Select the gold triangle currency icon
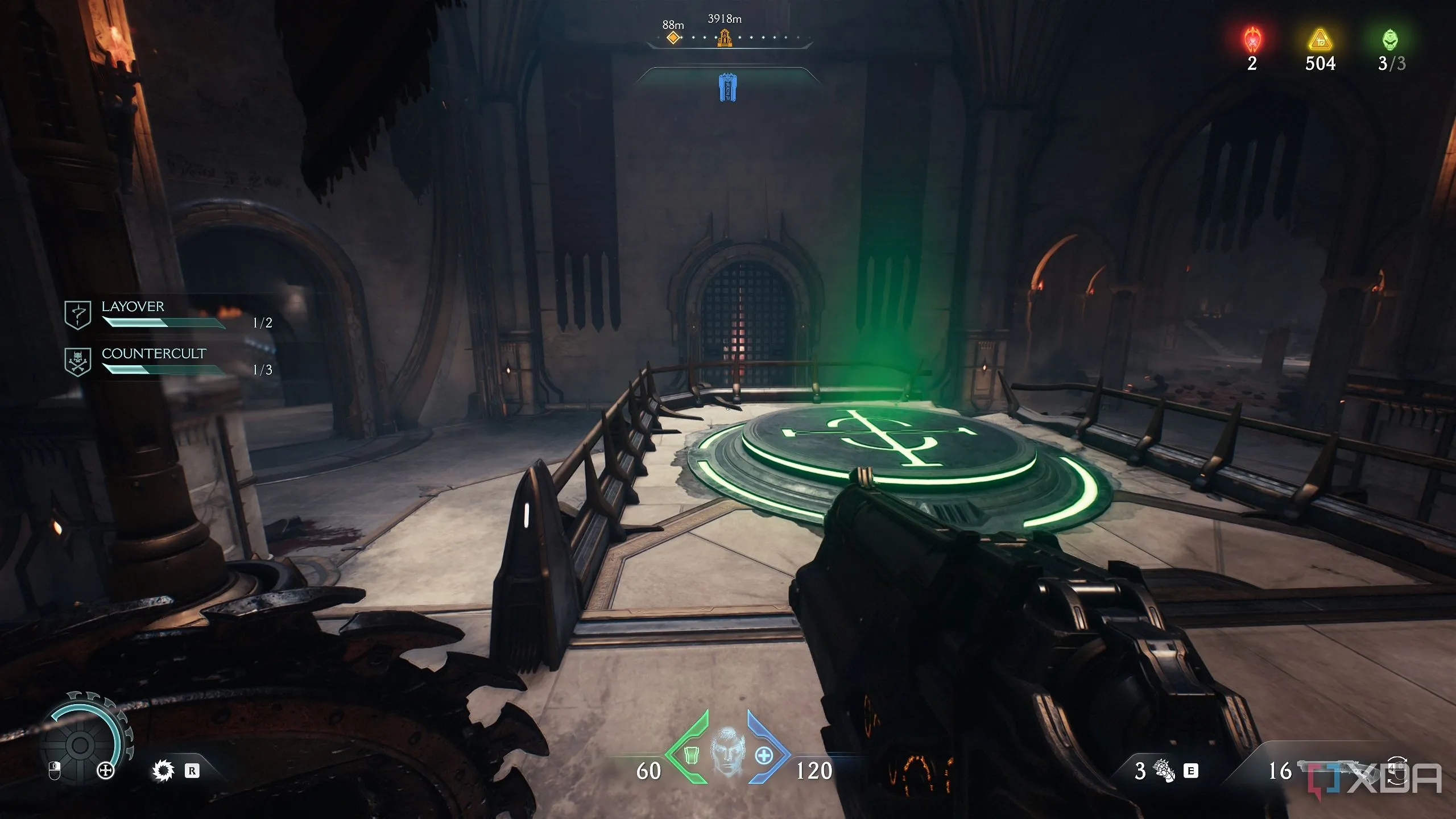This screenshot has width=1456, height=819. click(x=1320, y=40)
